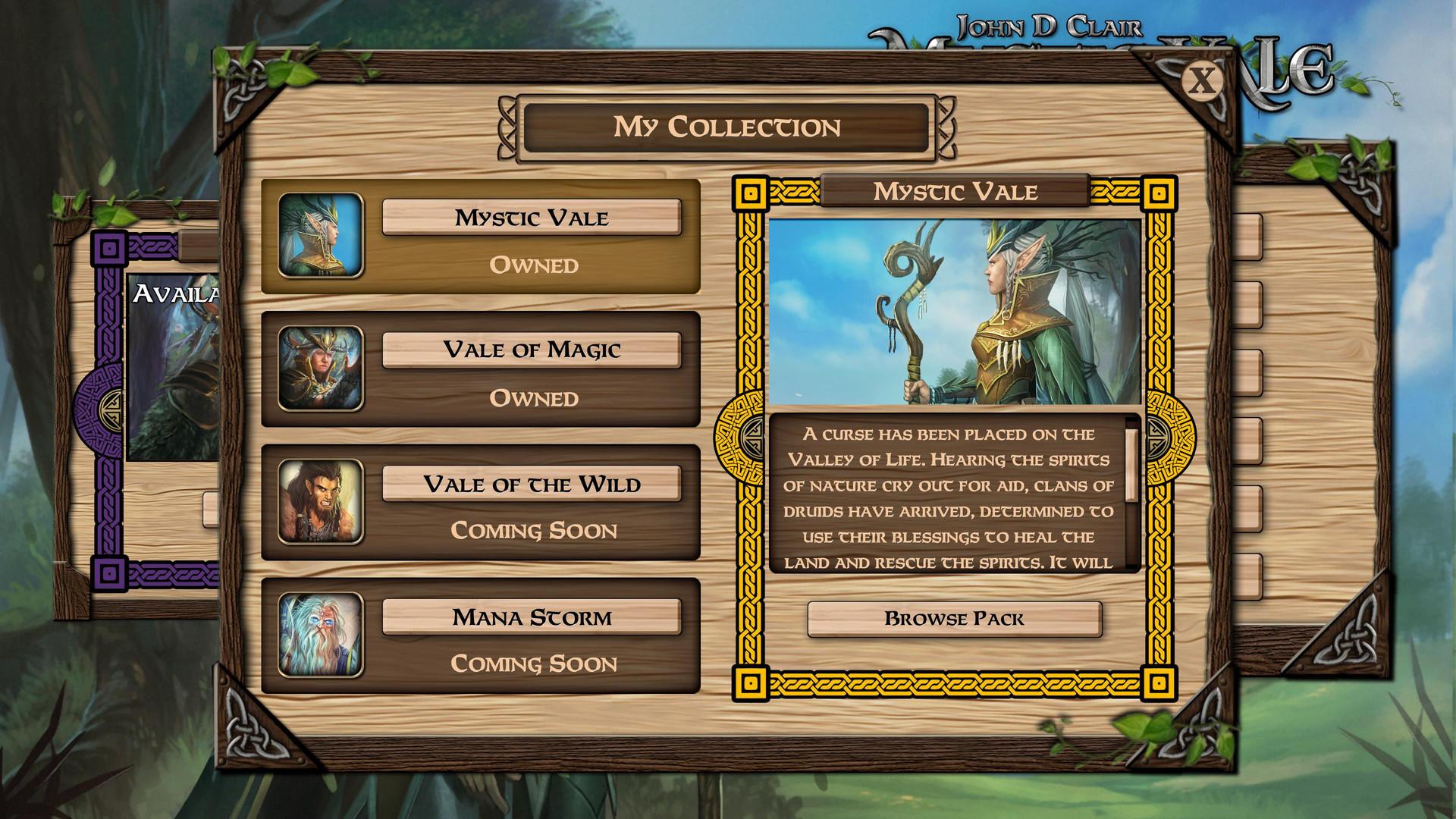Viewport: 1456px width, 819px height.
Task: Select the Vale of Magic portrait icon
Action: (x=322, y=369)
